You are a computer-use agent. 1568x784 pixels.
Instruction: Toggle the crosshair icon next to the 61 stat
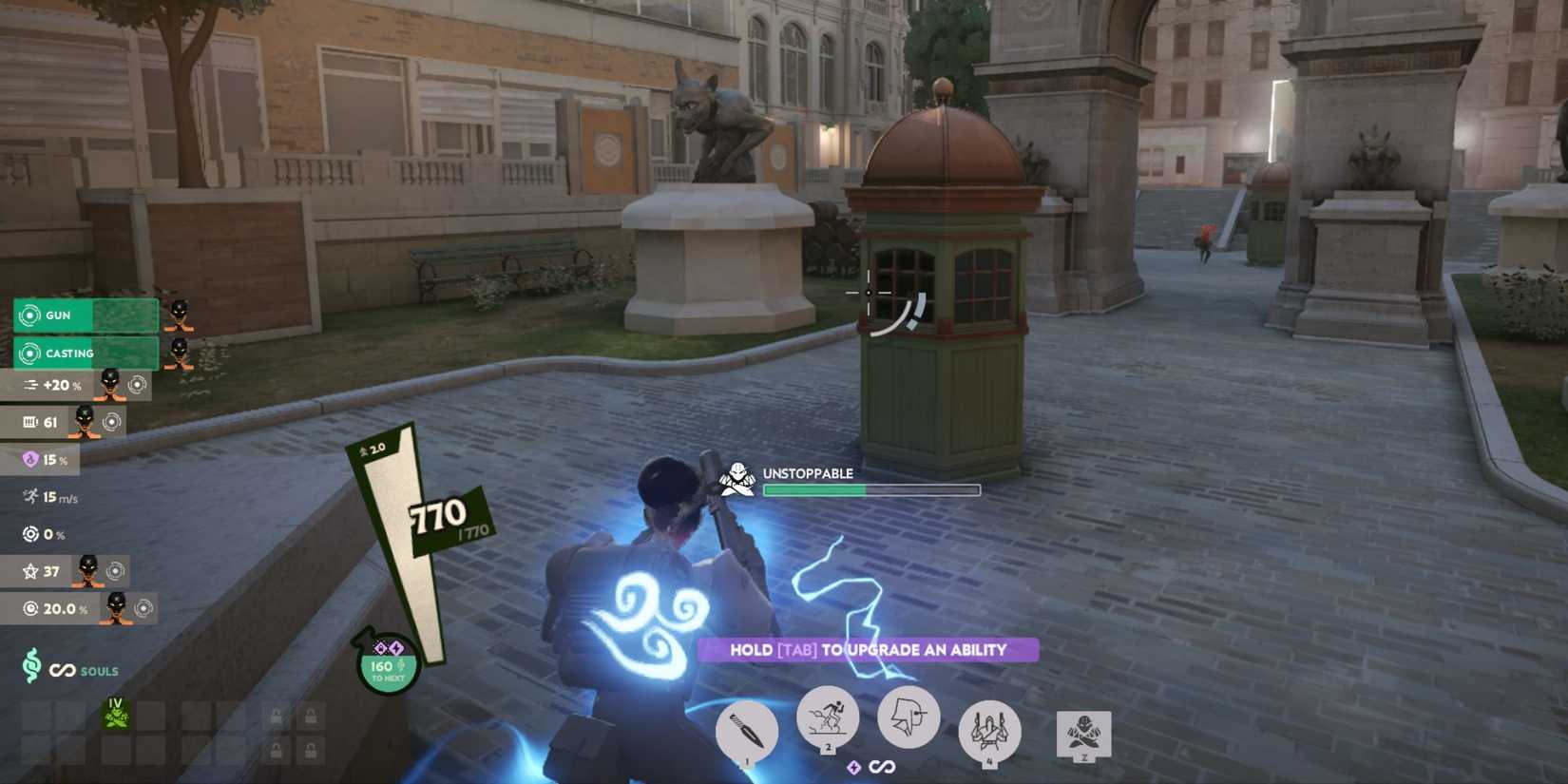tap(112, 423)
